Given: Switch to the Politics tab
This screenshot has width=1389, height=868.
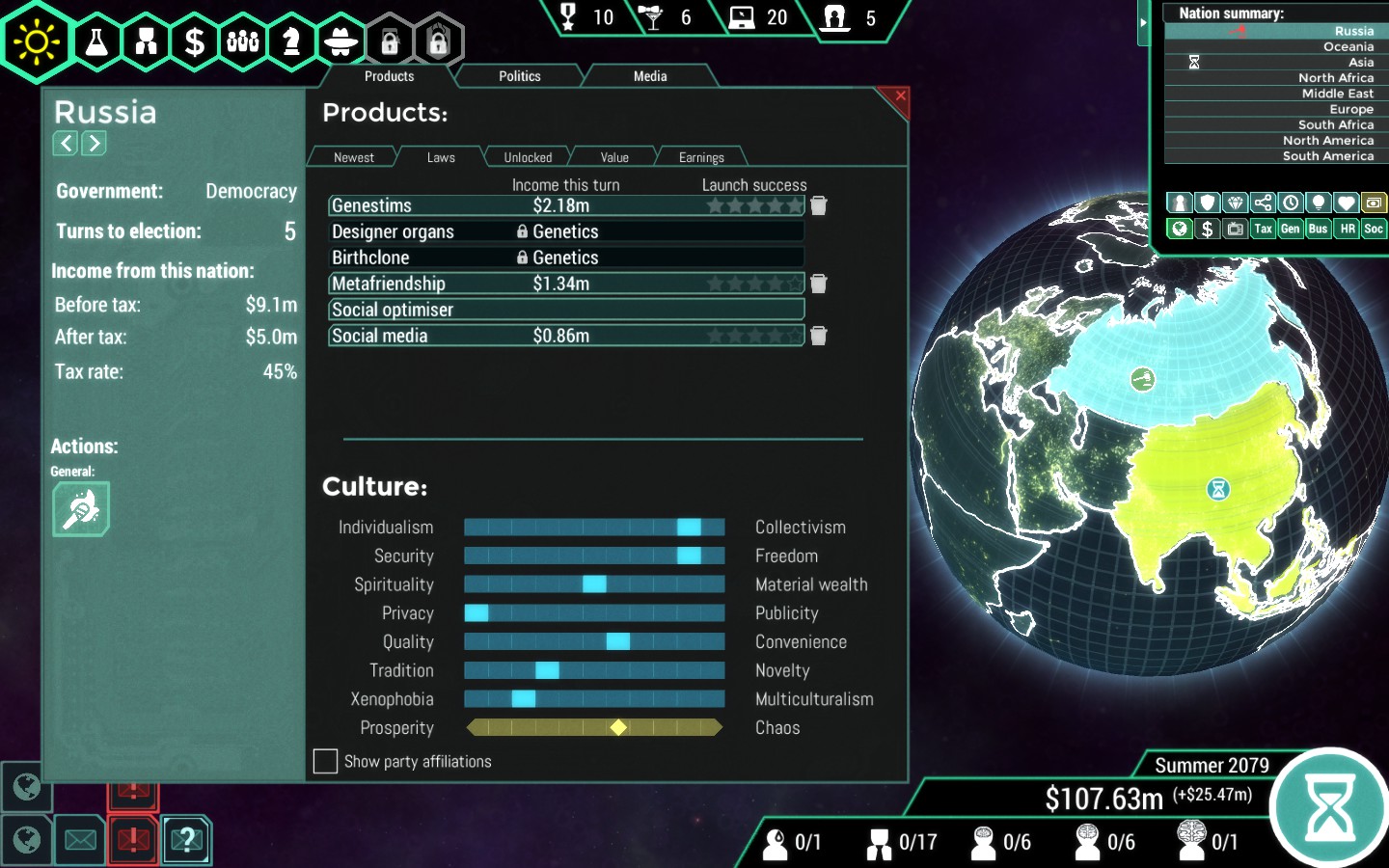Looking at the screenshot, I should pyautogui.click(x=519, y=76).
